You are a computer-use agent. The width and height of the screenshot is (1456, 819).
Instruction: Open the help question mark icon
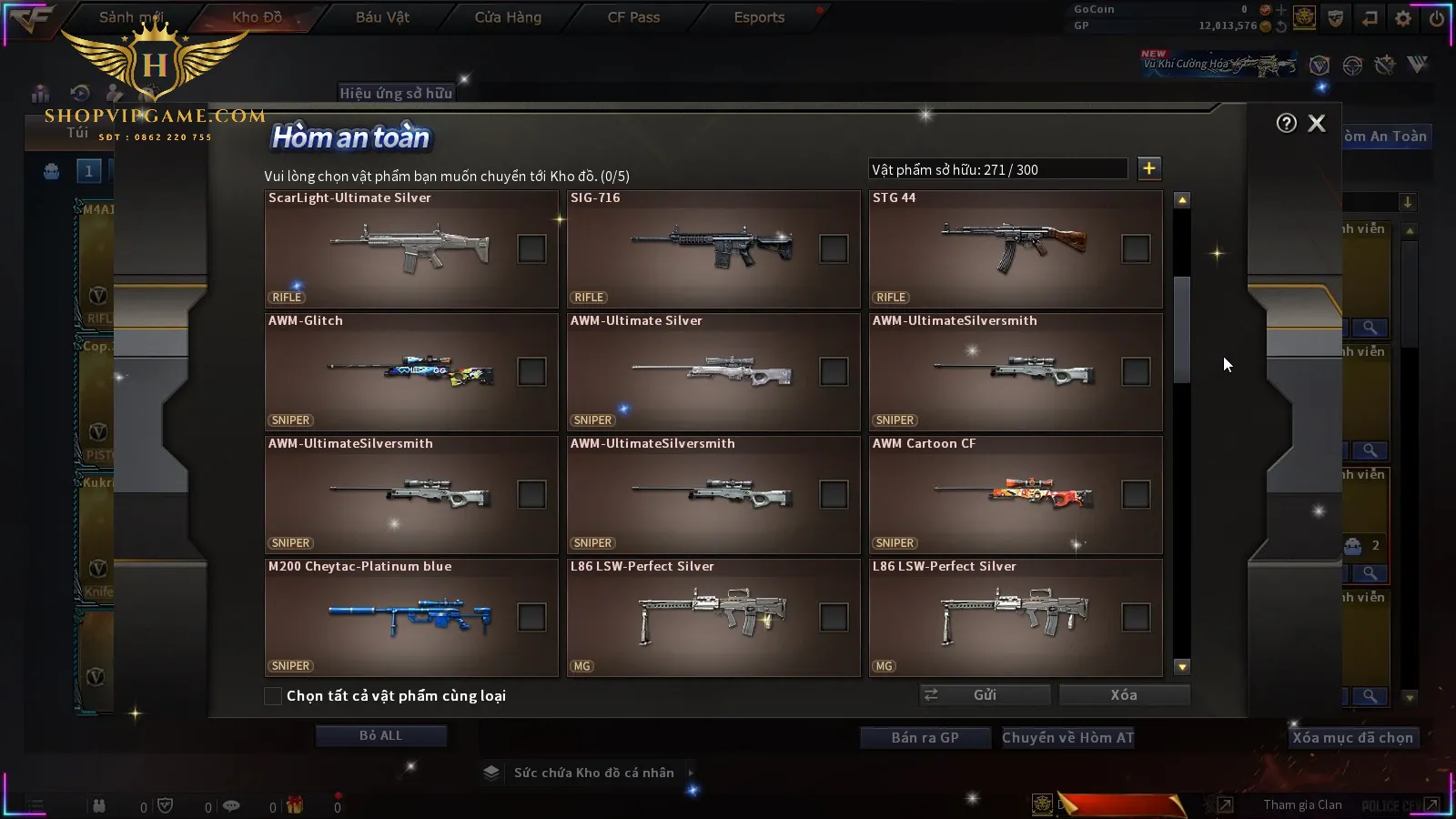1286,124
